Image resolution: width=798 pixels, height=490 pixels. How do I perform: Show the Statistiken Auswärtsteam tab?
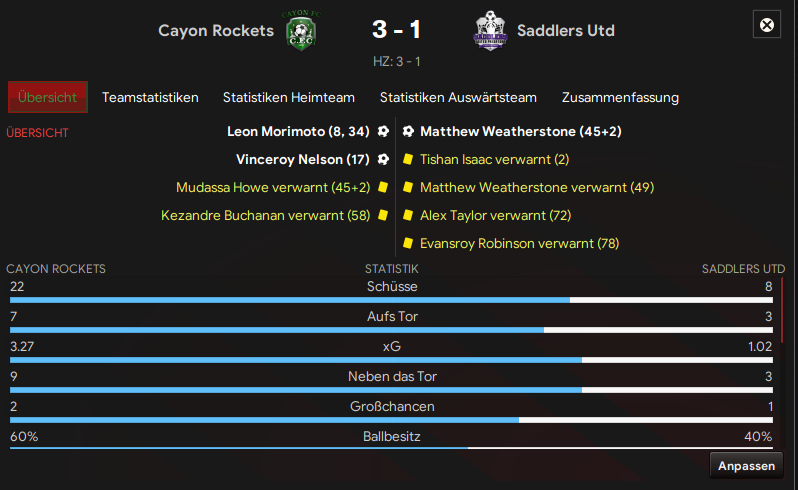[x=458, y=97]
